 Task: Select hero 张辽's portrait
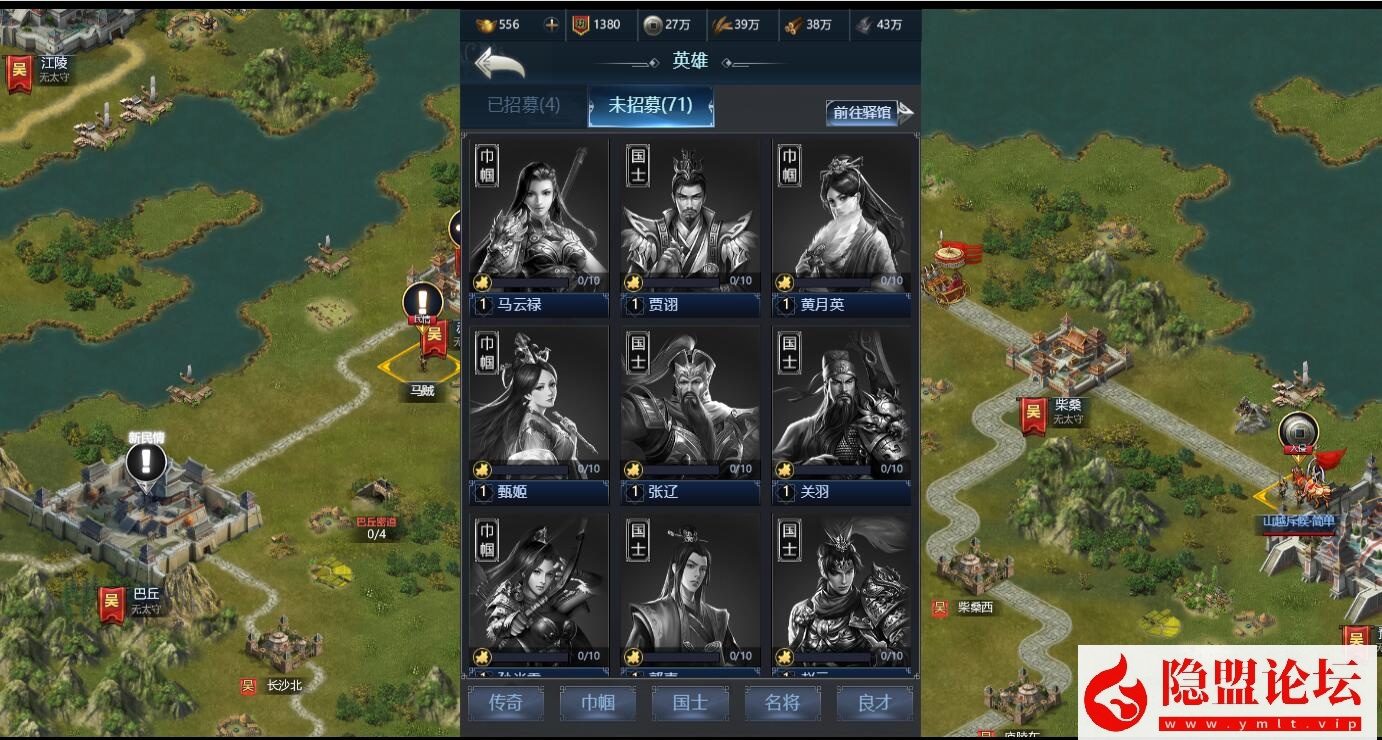point(690,400)
